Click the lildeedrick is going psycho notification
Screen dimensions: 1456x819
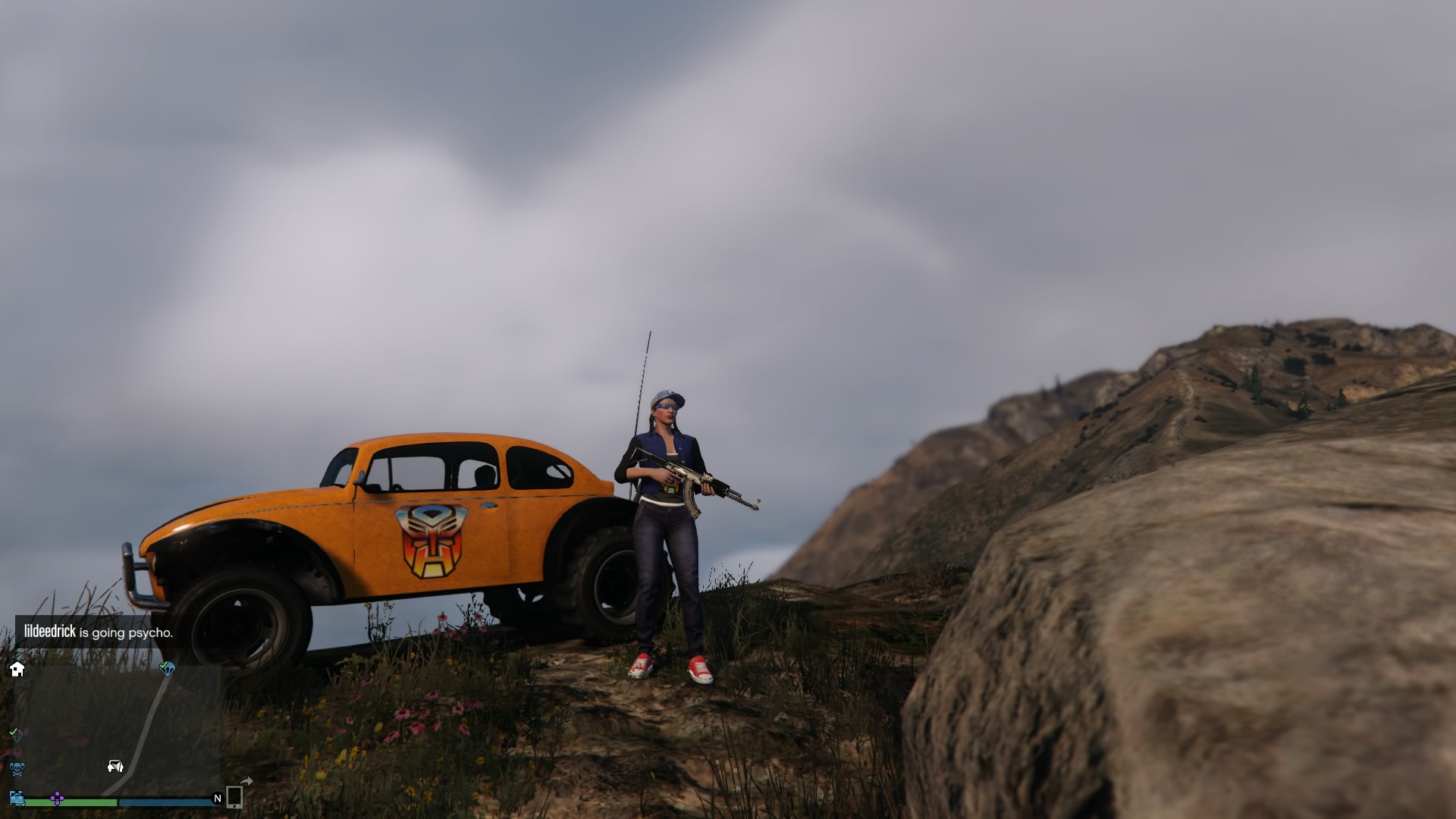[98, 632]
